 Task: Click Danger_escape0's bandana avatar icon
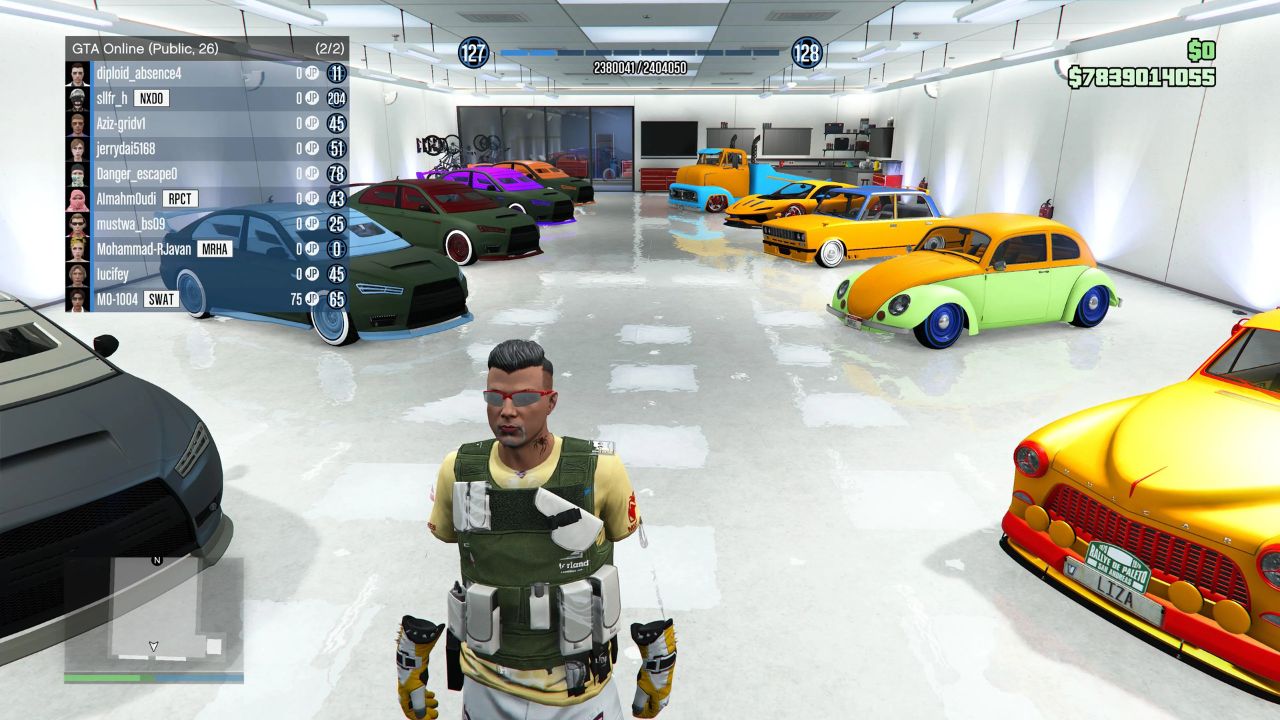coord(75,173)
